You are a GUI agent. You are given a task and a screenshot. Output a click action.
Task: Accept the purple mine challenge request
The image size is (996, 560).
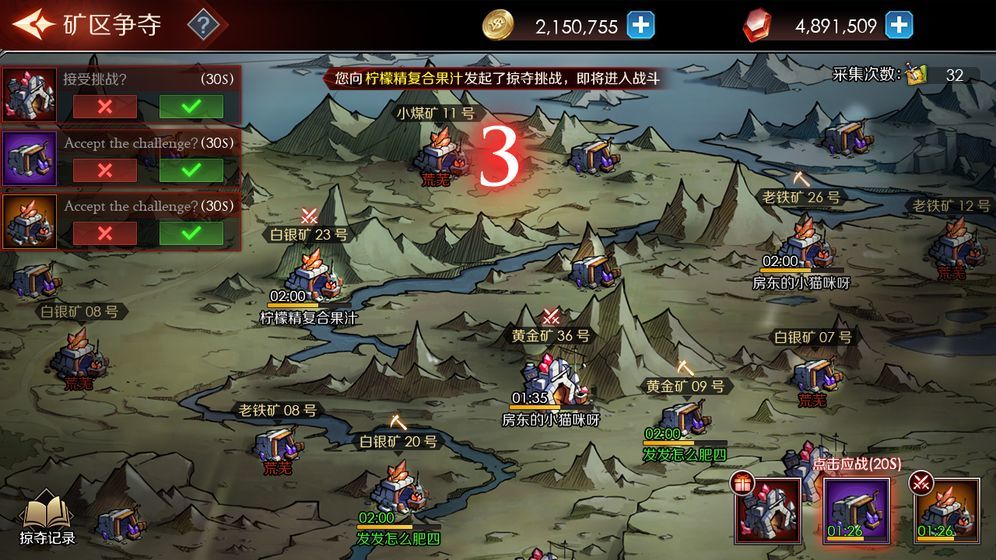pos(191,170)
